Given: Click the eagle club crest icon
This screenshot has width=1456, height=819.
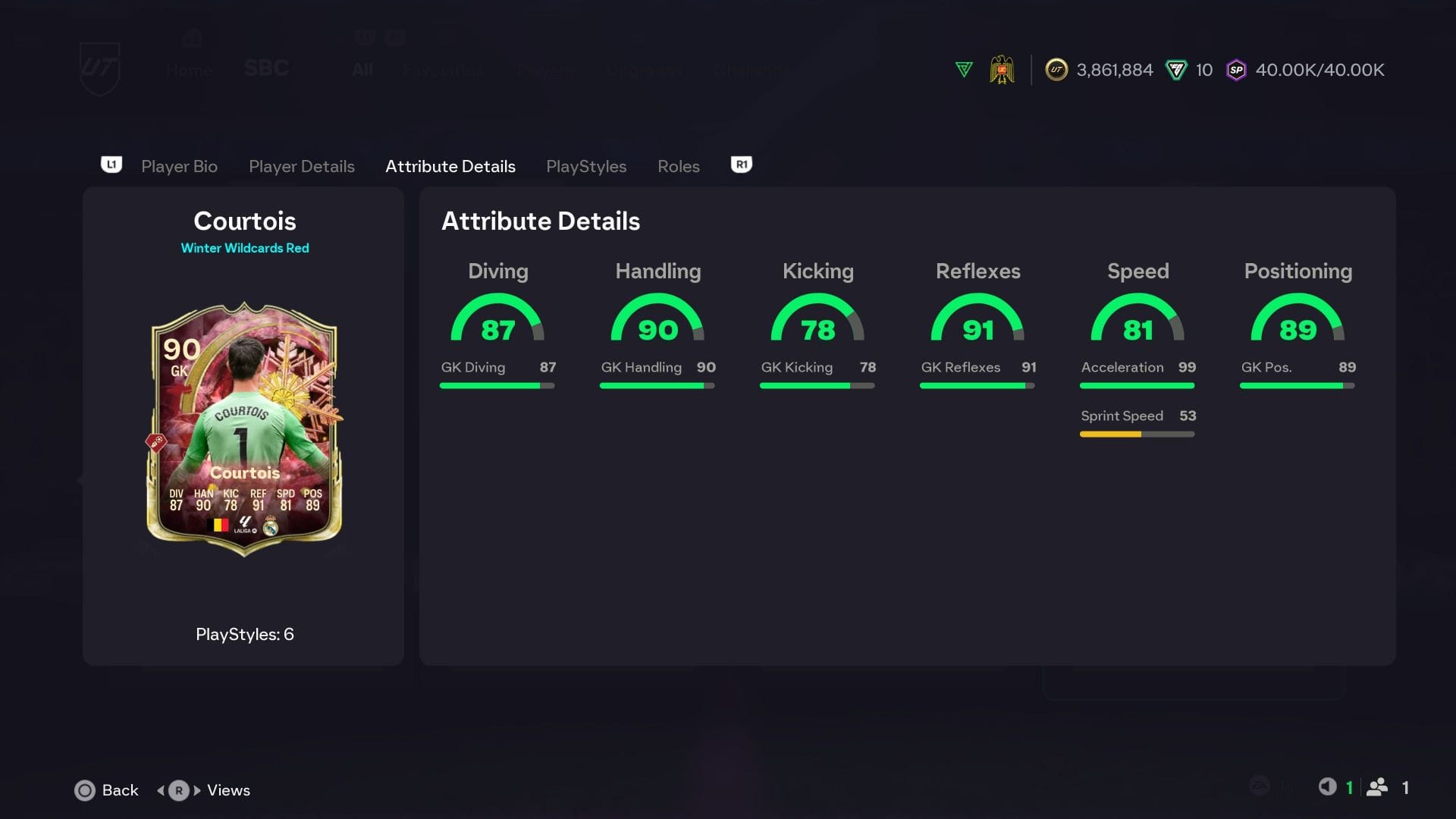Looking at the screenshot, I should (x=1003, y=69).
